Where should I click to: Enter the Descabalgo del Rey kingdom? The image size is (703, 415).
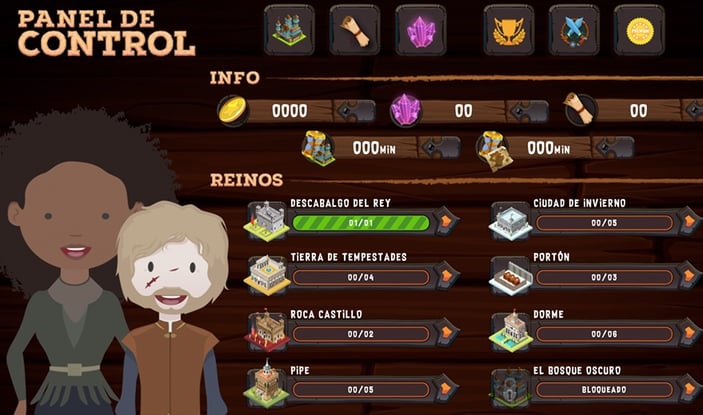click(446, 221)
